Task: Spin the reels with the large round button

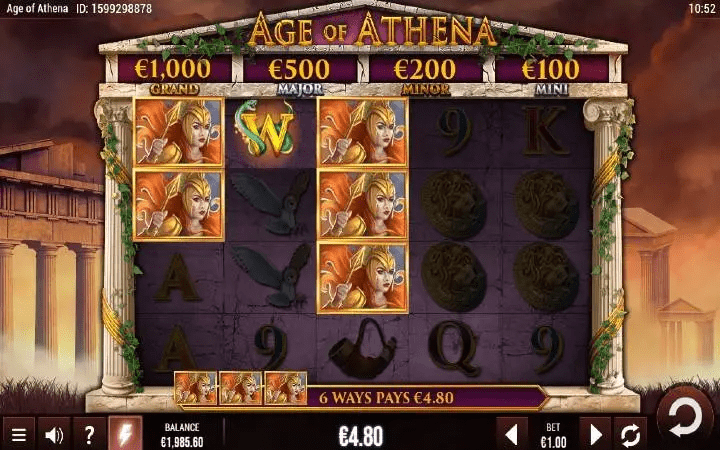Action: click(x=686, y=414)
